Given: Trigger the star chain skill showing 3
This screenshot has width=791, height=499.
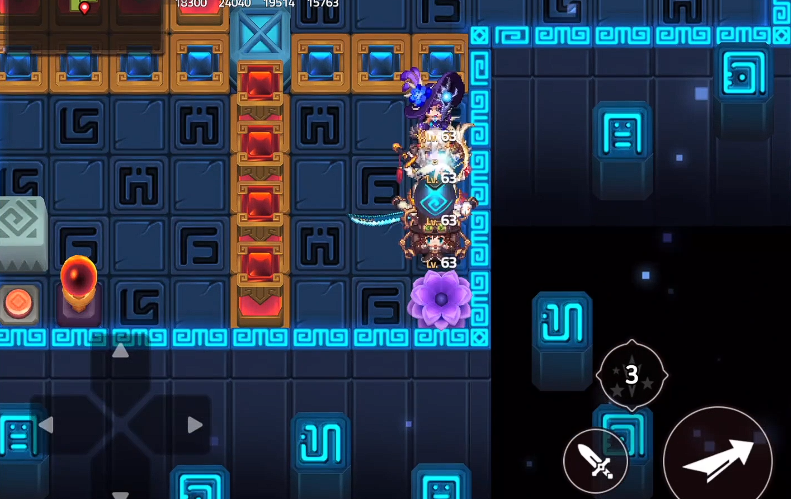Looking at the screenshot, I should click(x=631, y=375).
